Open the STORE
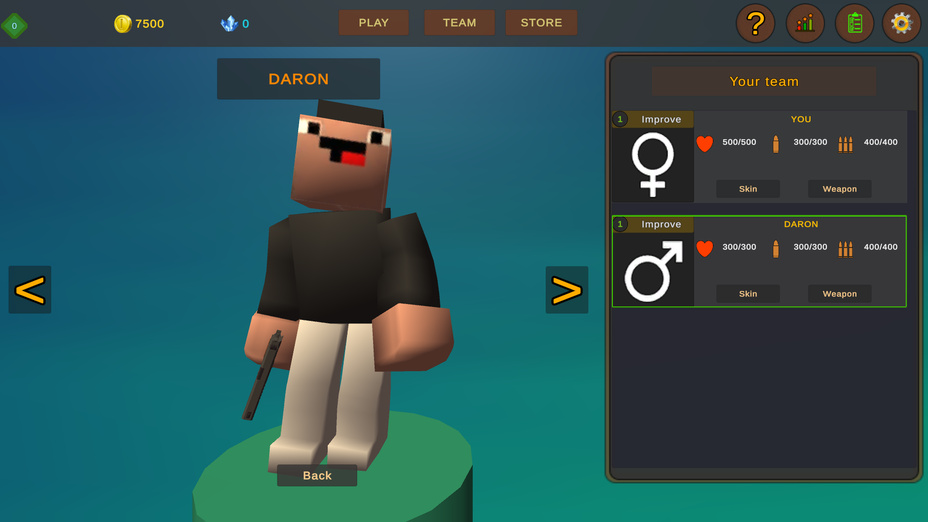 tap(541, 23)
